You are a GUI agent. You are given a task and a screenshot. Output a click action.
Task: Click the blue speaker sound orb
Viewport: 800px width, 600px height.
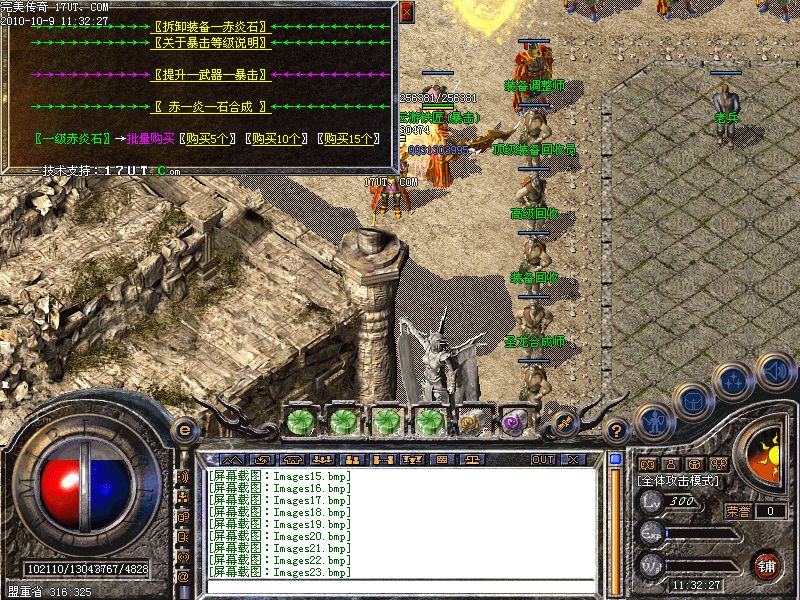tap(776, 371)
